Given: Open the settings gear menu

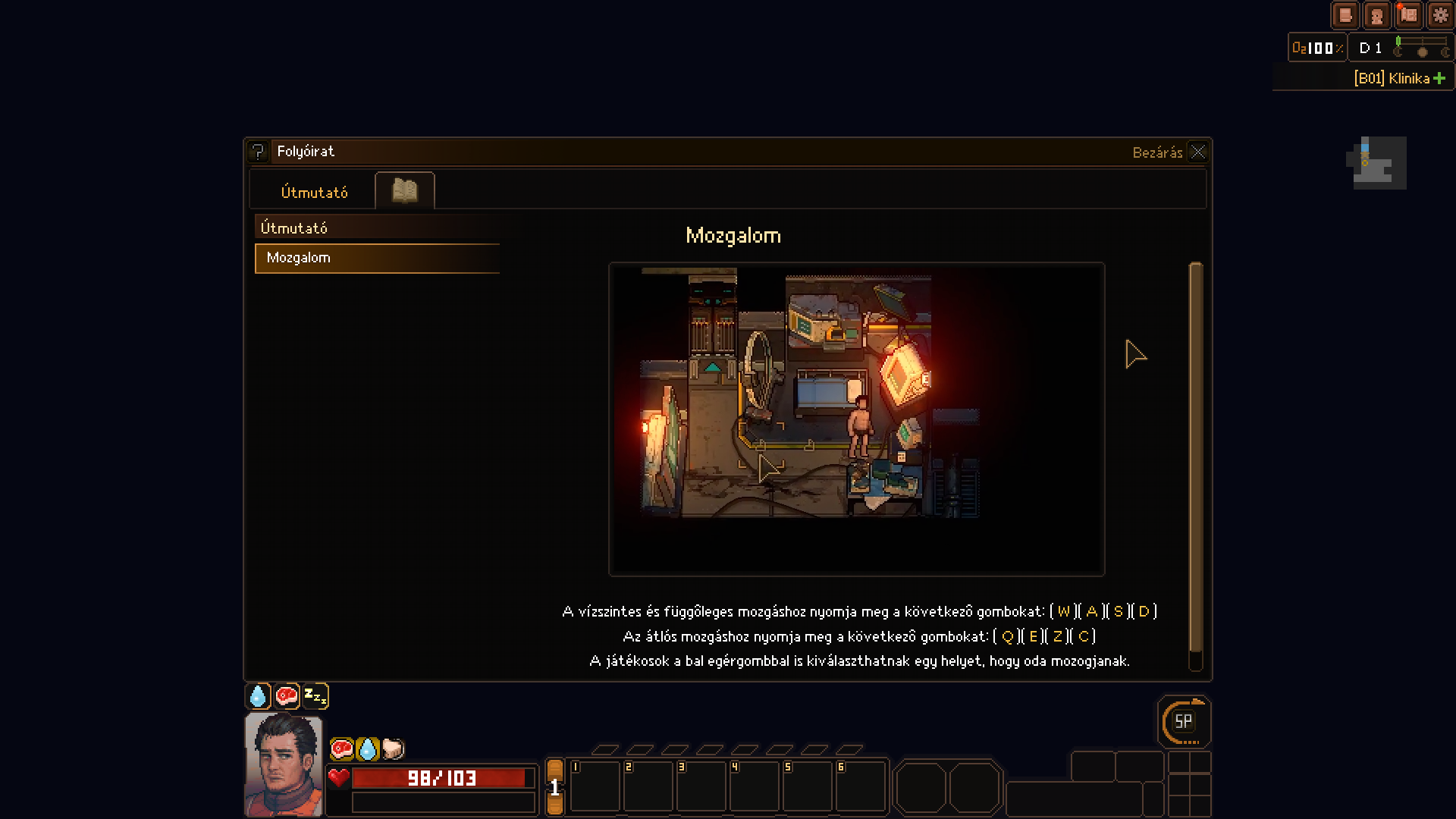Looking at the screenshot, I should (1440, 15).
